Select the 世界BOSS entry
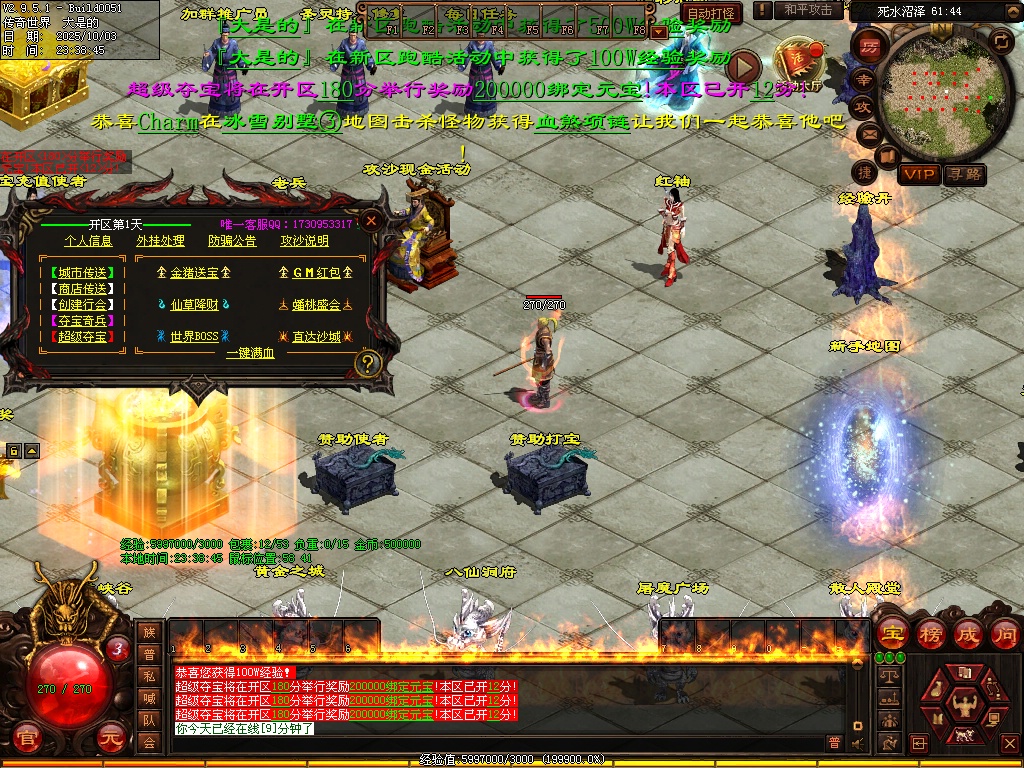1024x768 pixels. click(x=194, y=337)
